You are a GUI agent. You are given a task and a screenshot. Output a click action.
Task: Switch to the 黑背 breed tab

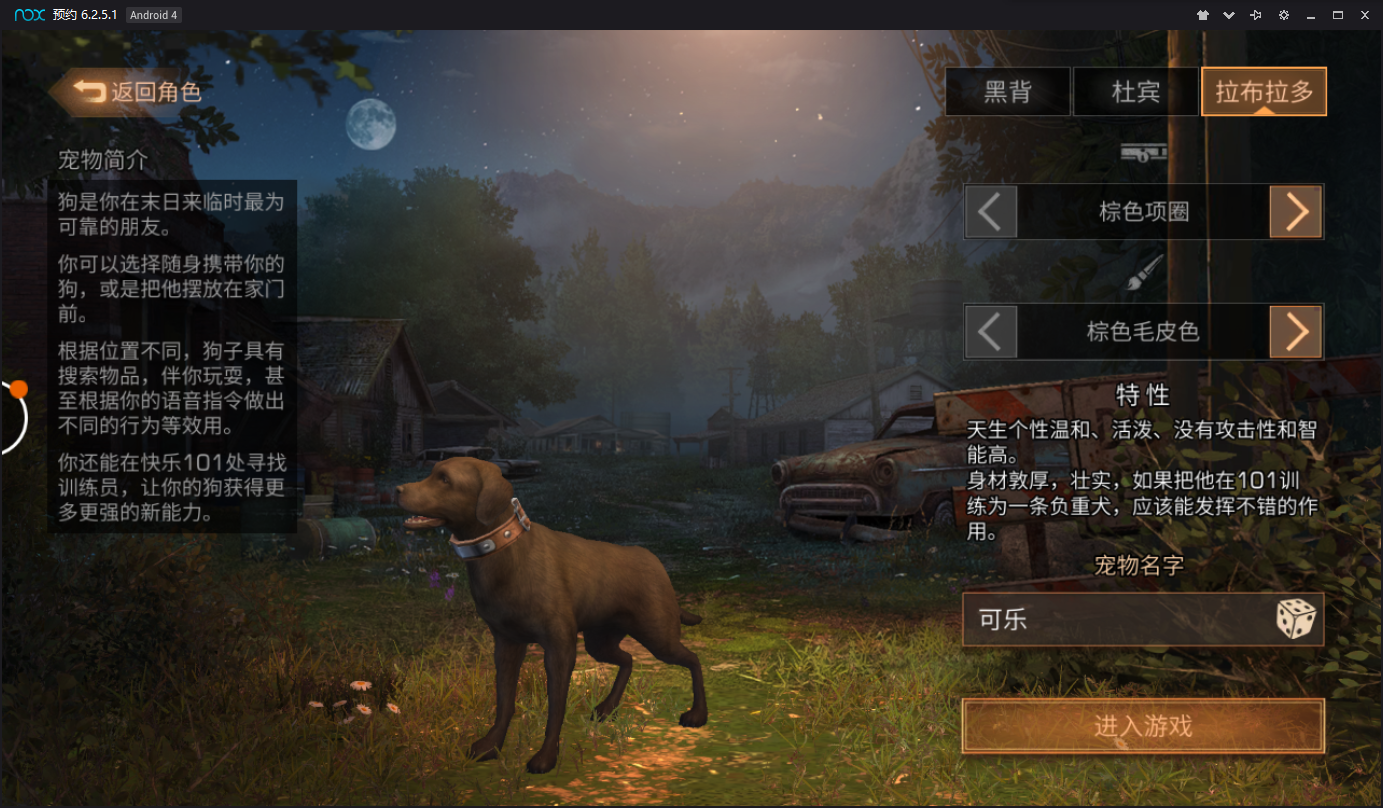pos(1007,92)
